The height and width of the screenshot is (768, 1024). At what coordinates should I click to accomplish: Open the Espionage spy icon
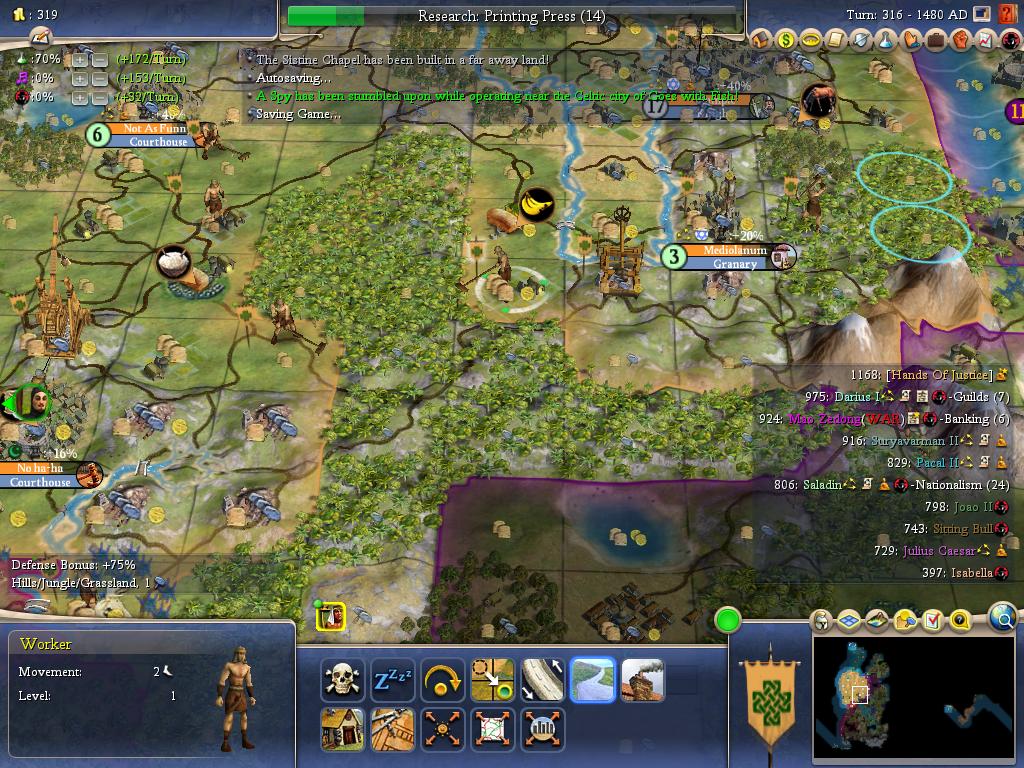point(1009,40)
